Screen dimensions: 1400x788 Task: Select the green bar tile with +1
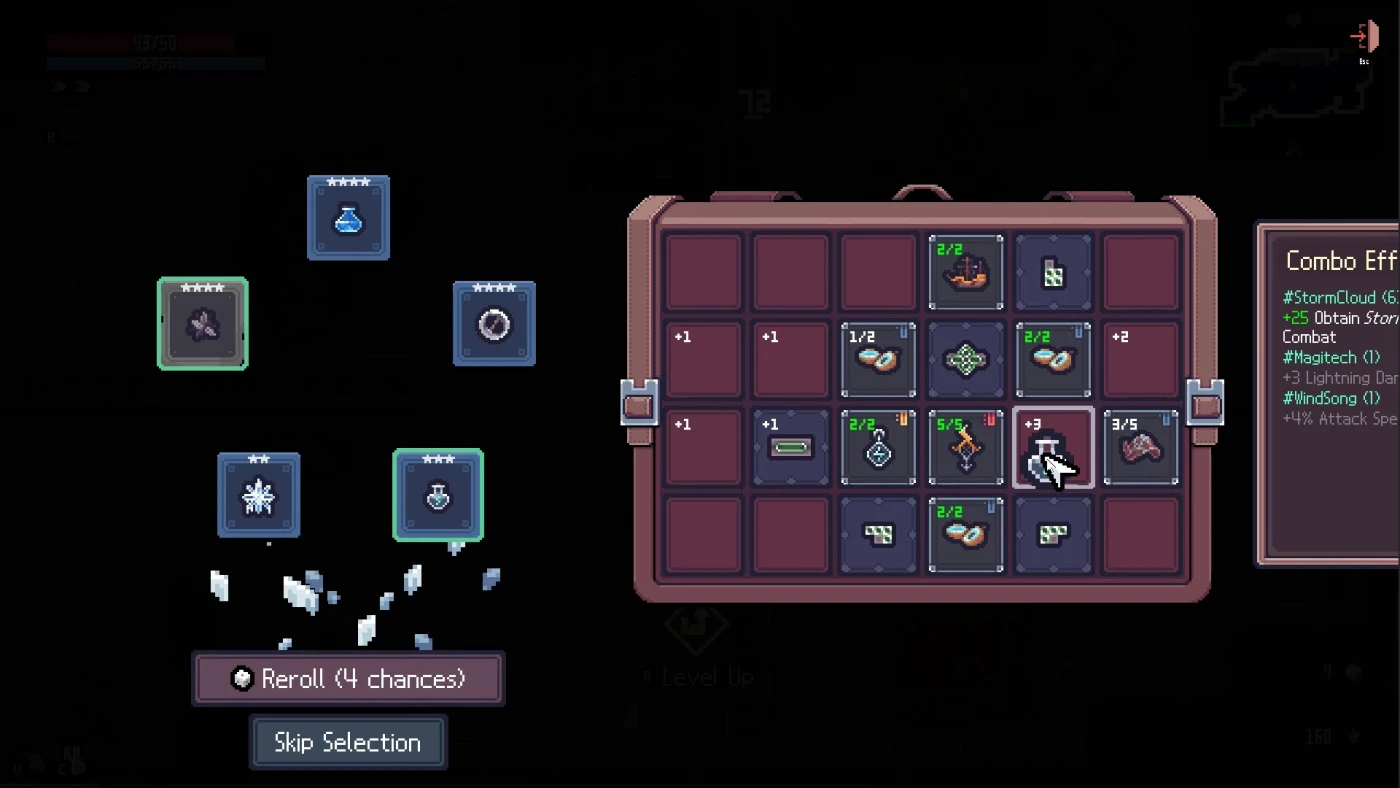pos(791,448)
